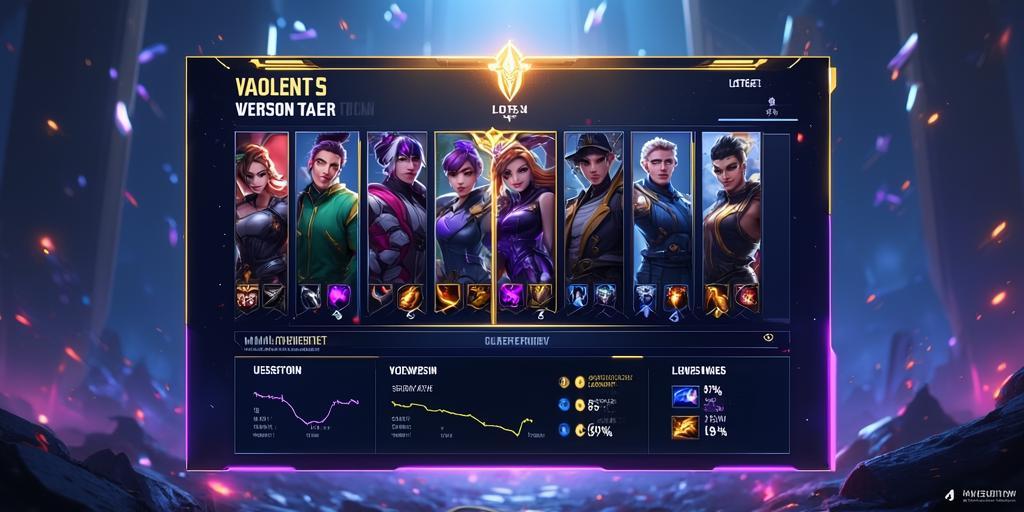Screen dimensions: 1024x512
Task: Select the golden flame icon in the bottom-right panel
Action: tap(685, 428)
